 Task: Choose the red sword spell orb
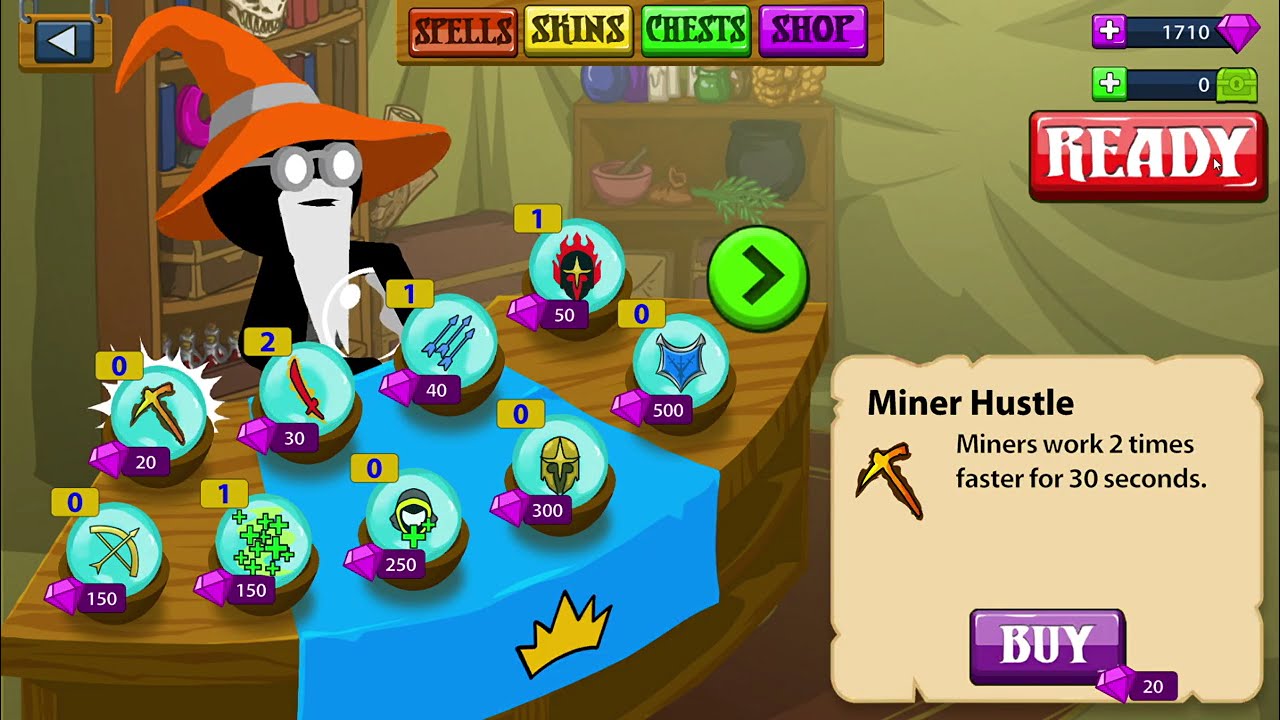(306, 390)
